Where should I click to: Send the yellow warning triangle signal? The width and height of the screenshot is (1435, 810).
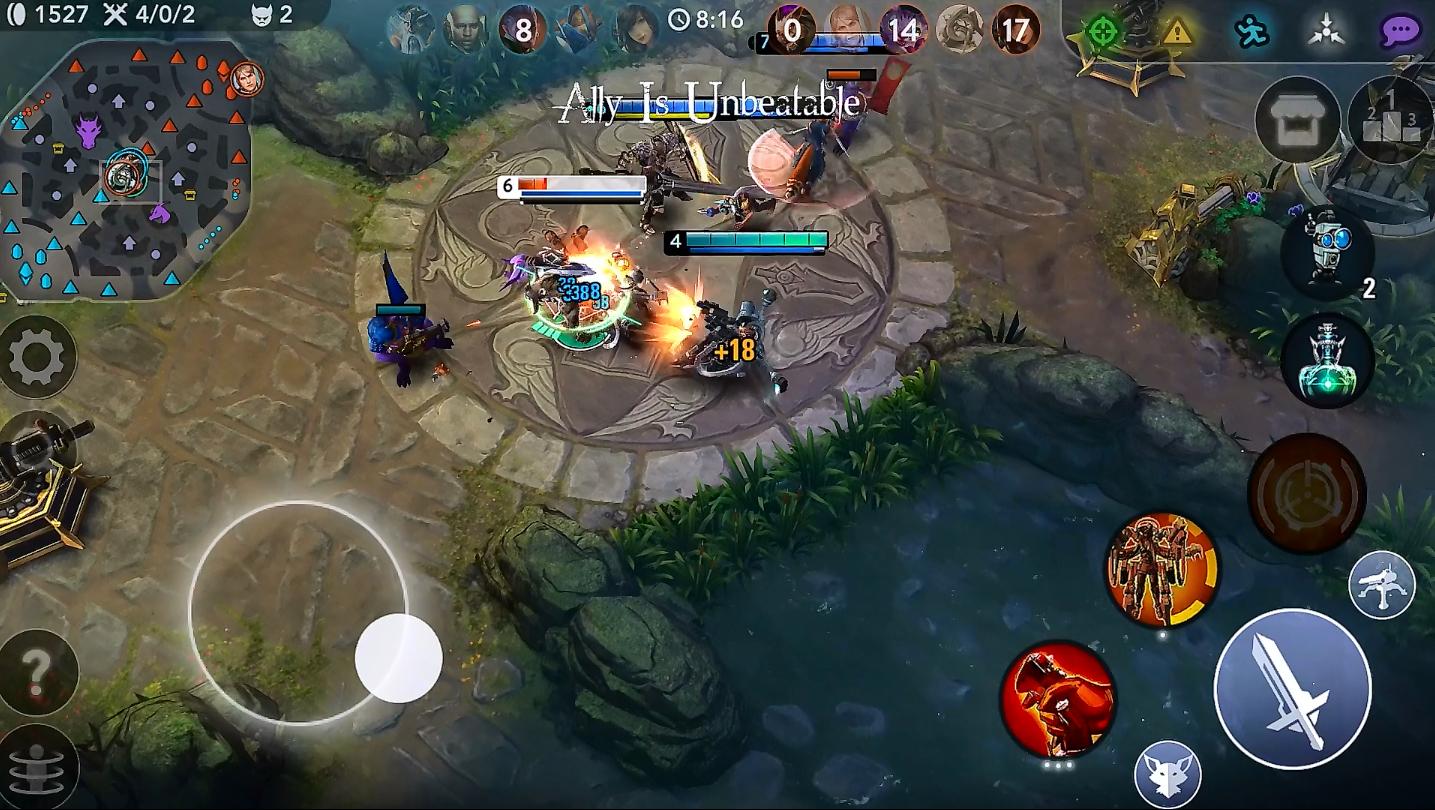coord(1177,31)
